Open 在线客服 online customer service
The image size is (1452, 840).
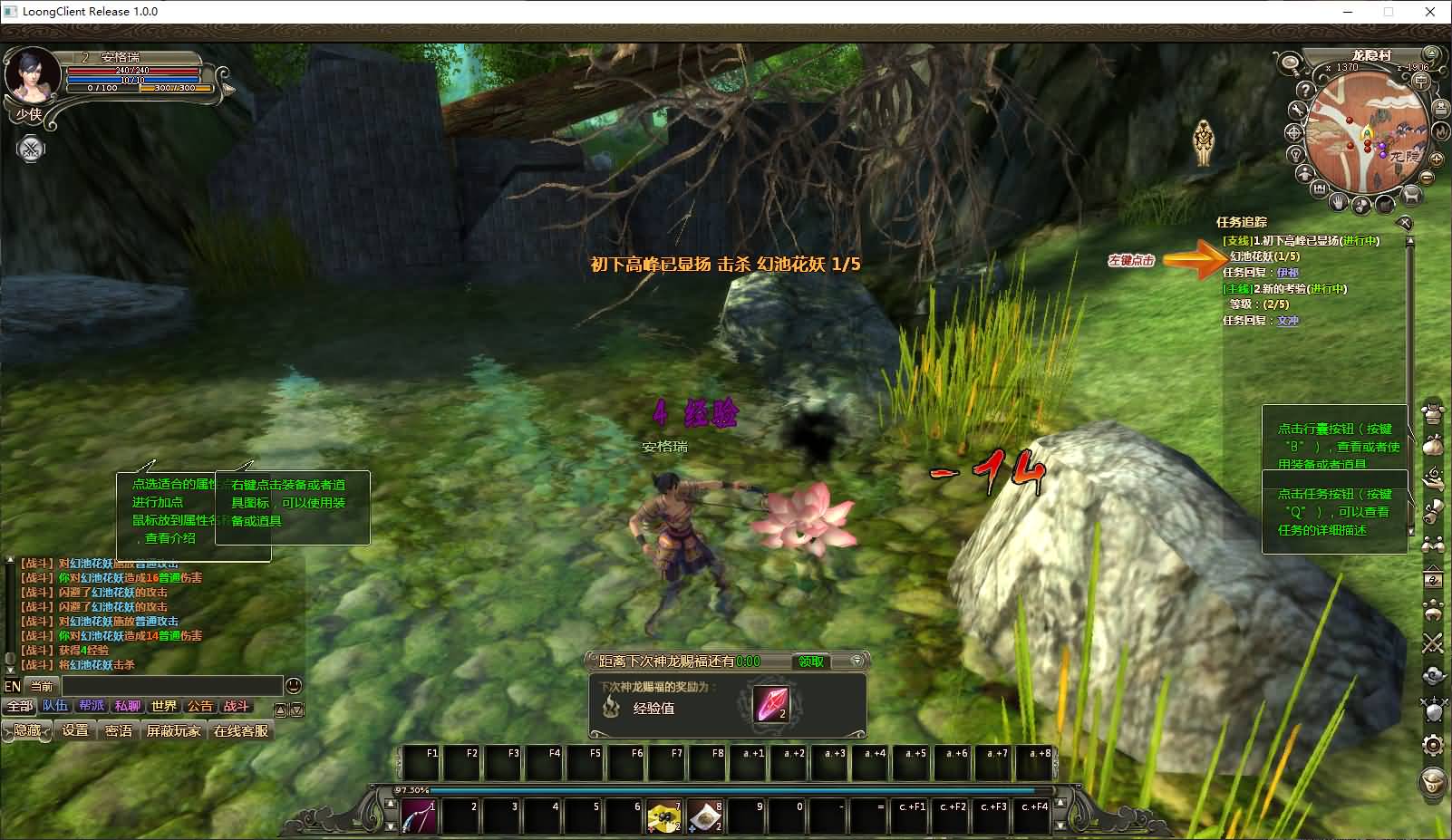(241, 730)
